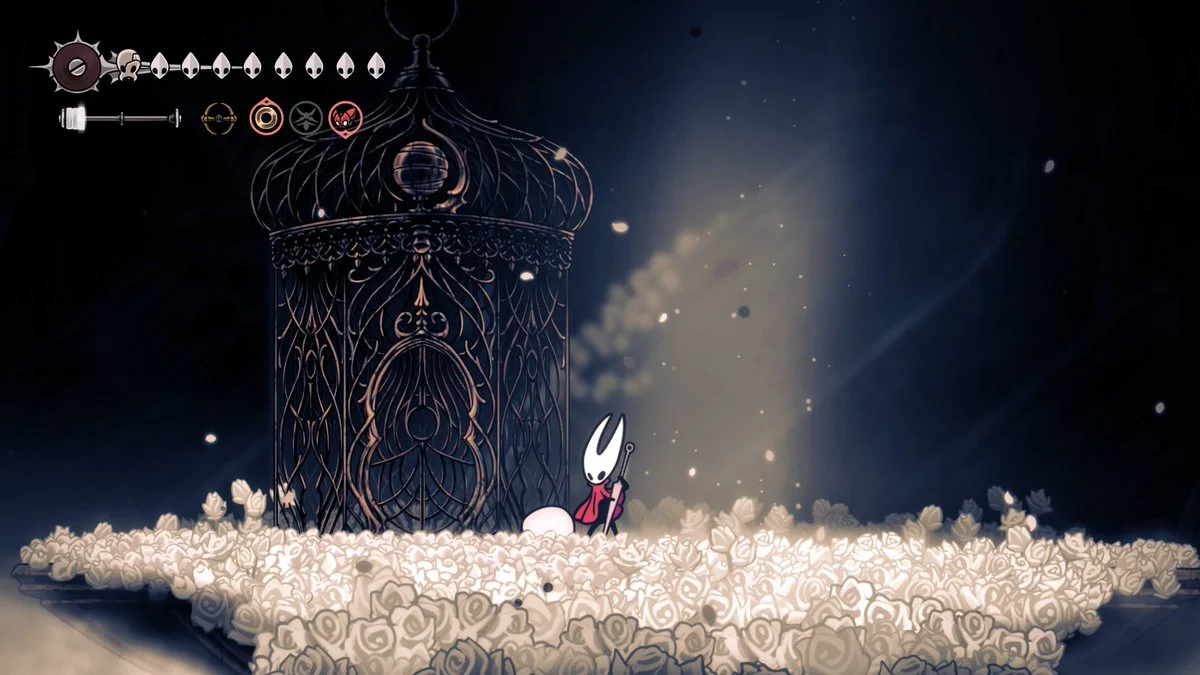This screenshot has height=675, width=1200.
Task: Activate the gold band crest icon
Action: (219, 119)
